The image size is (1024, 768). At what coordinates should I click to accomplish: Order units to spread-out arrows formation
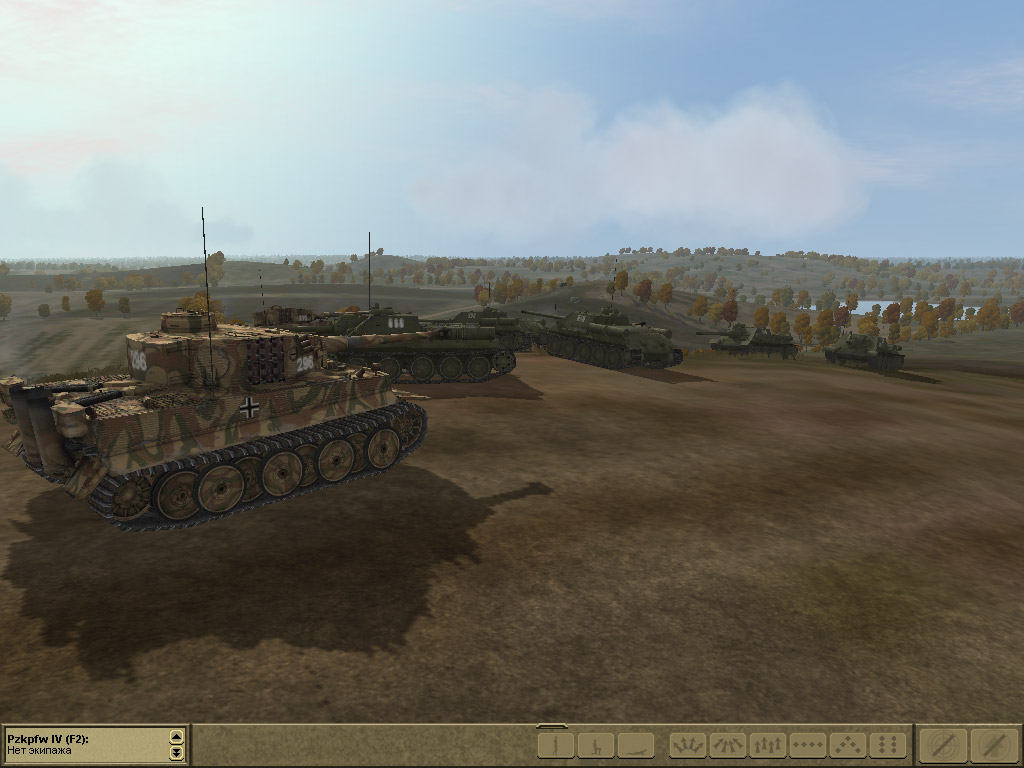[x=688, y=745]
